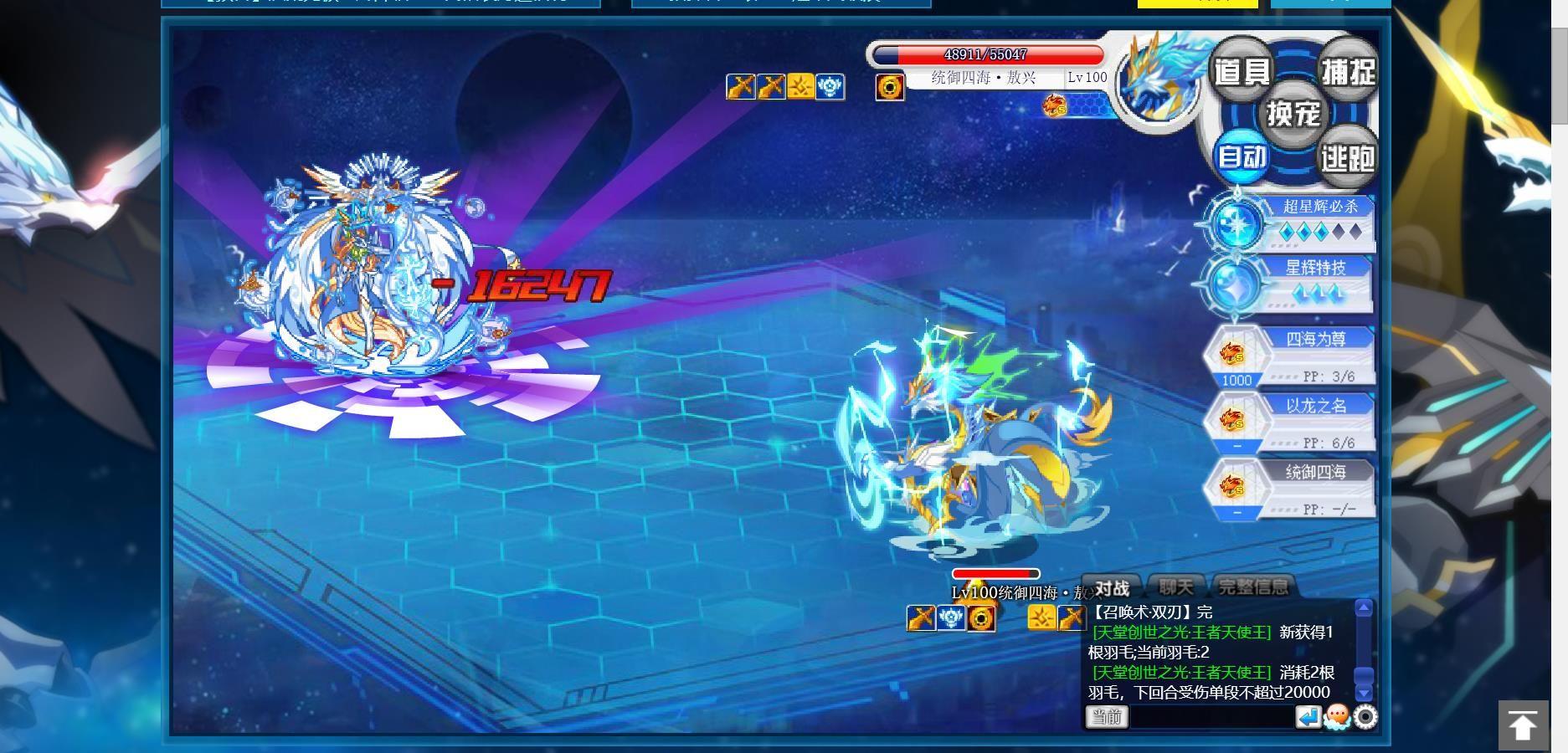Screen dimensions: 1568x753
Task: Open the 完整信息 full info tab
Action: pos(1252,587)
